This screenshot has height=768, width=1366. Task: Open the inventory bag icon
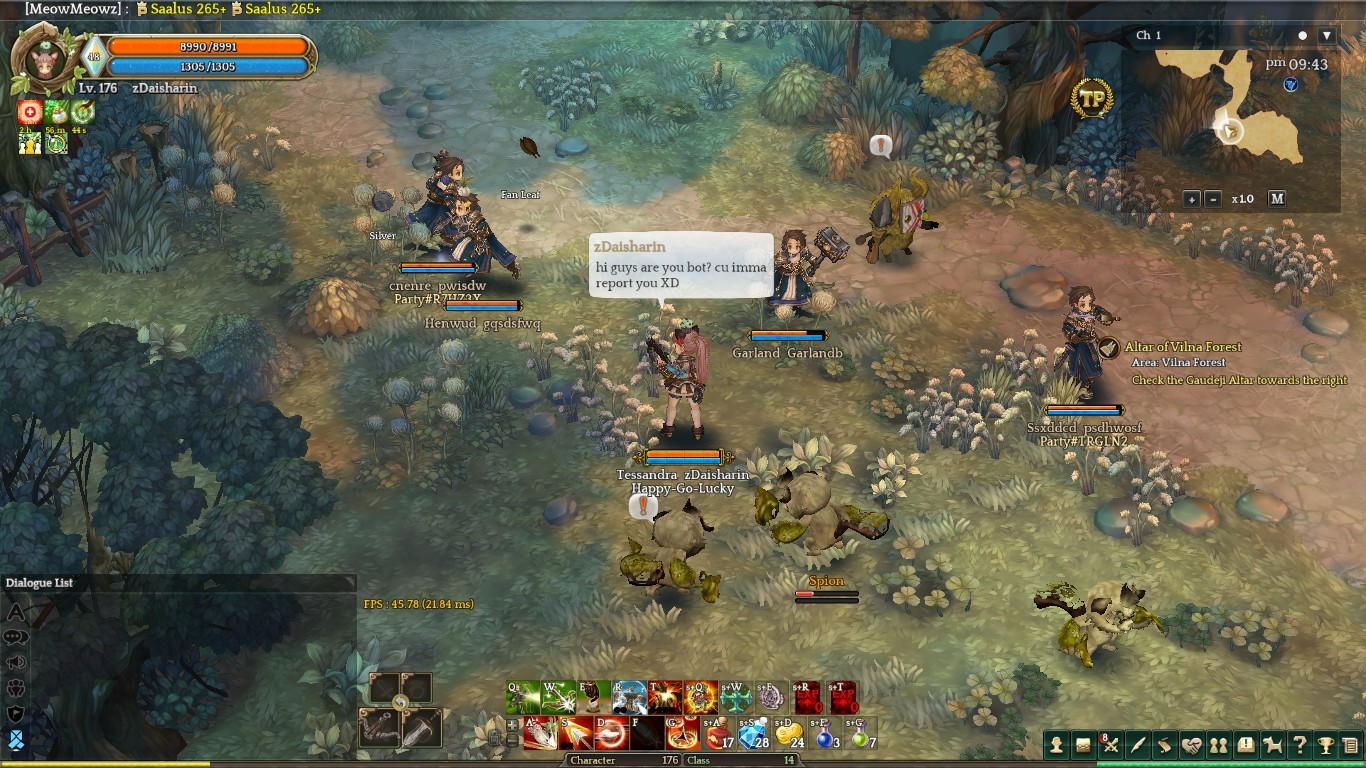1083,745
